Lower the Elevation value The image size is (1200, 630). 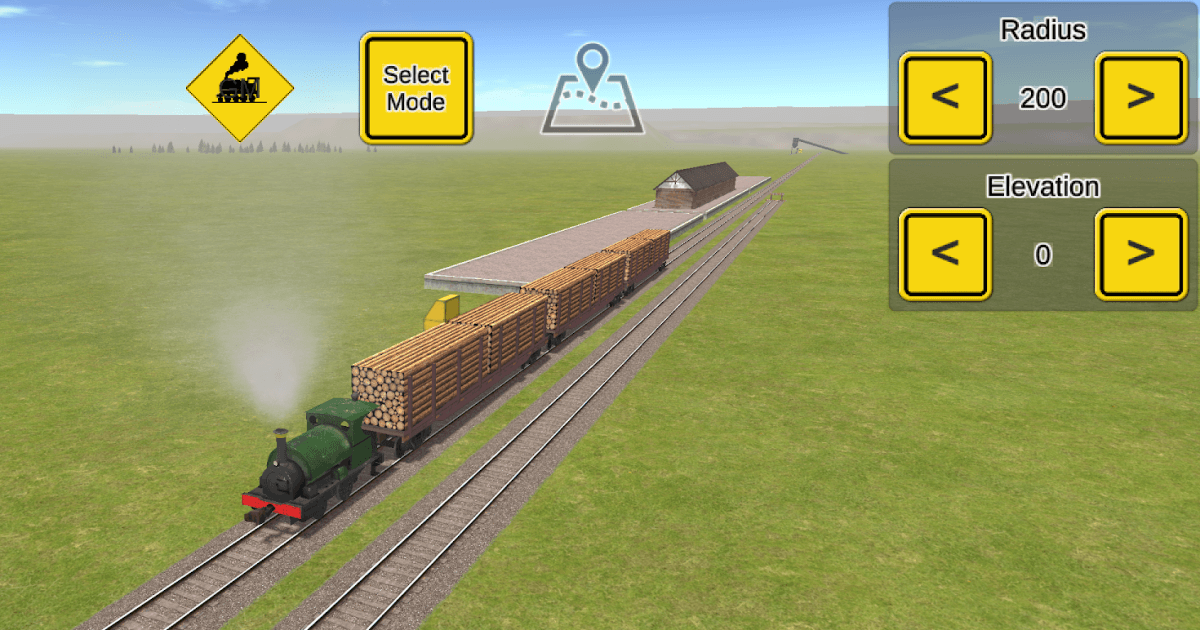pos(945,254)
